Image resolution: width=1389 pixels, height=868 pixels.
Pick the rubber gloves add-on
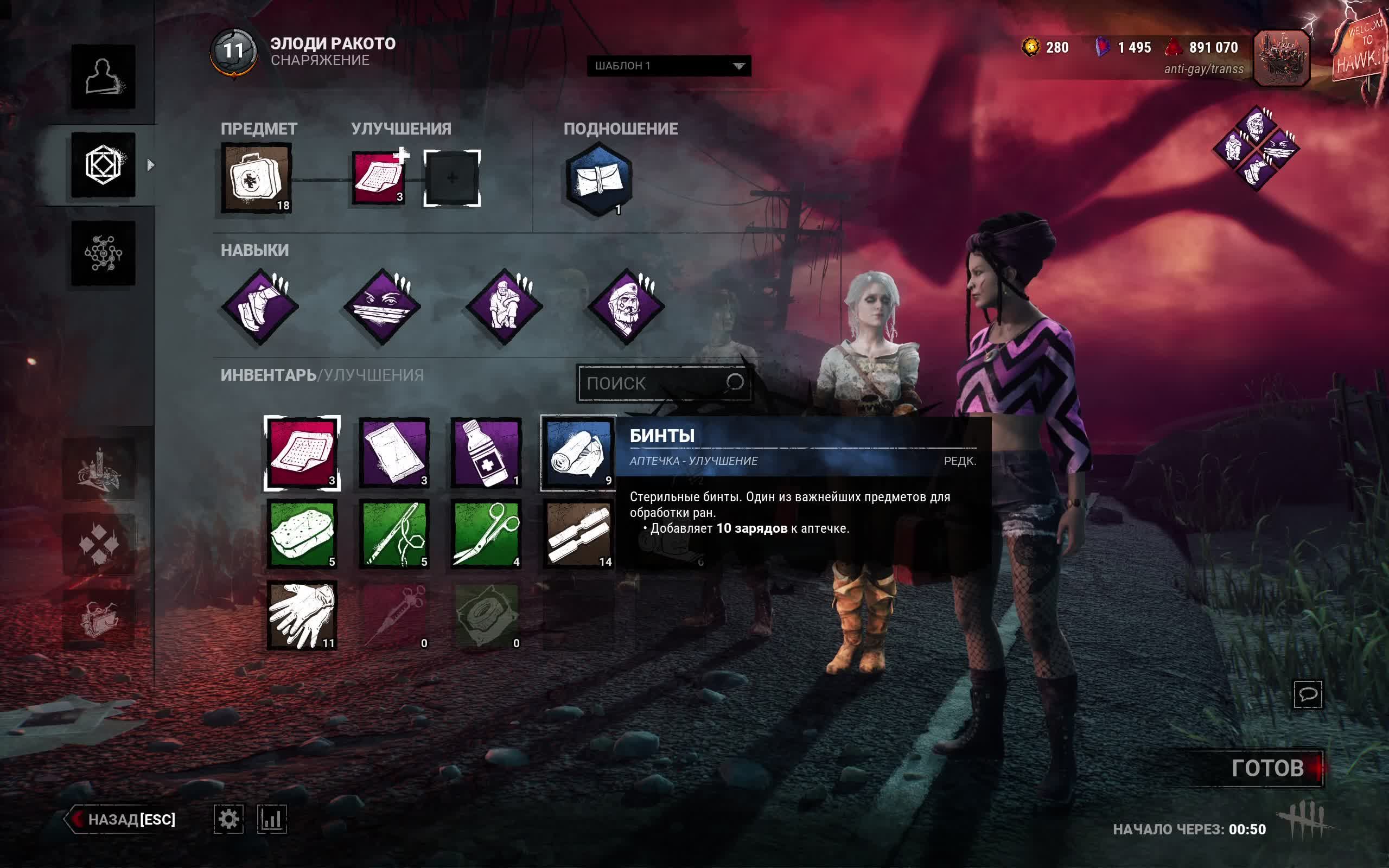coord(302,615)
